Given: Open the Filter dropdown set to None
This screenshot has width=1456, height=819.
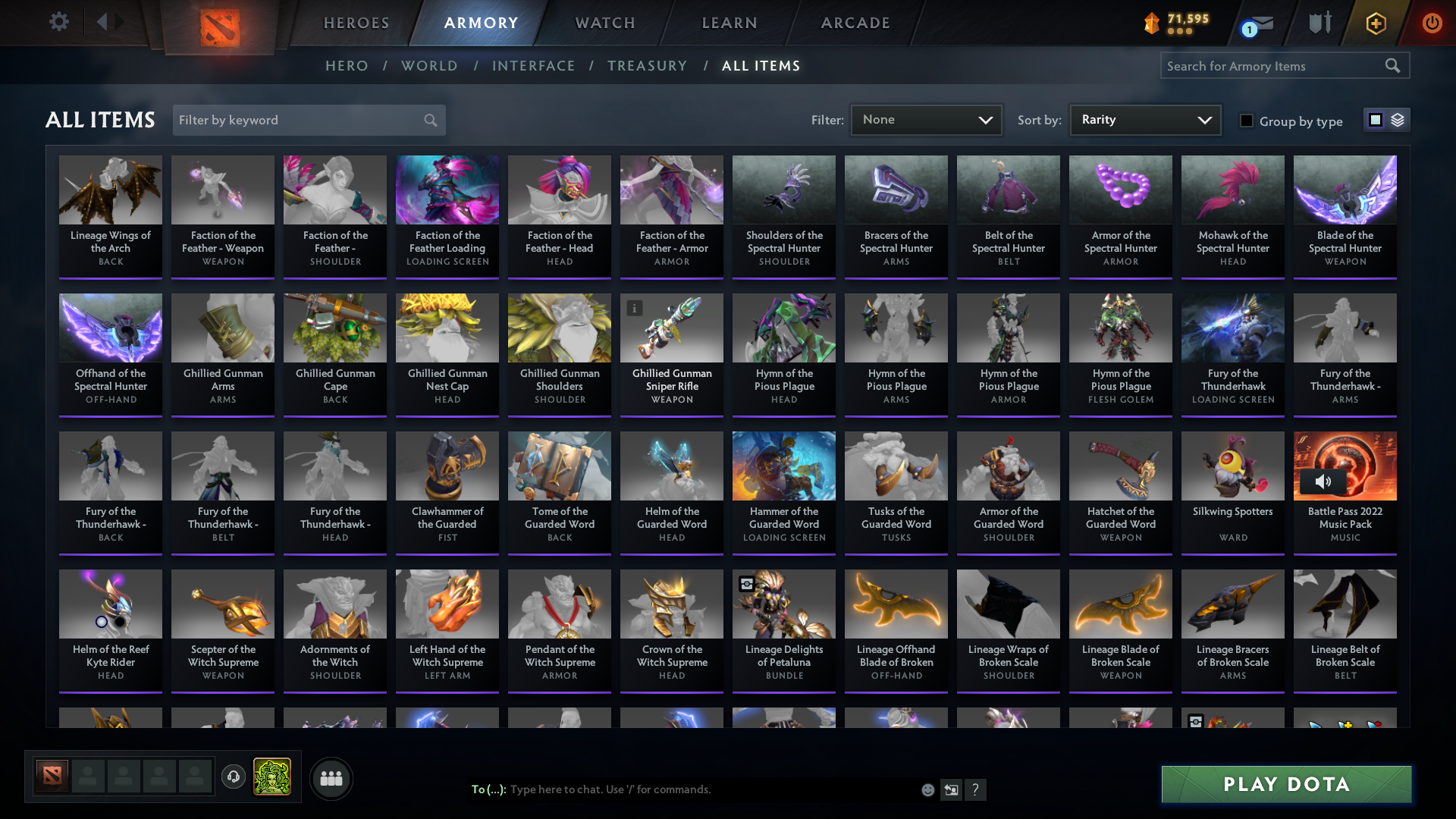Looking at the screenshot, I should (x=926, y=119).
